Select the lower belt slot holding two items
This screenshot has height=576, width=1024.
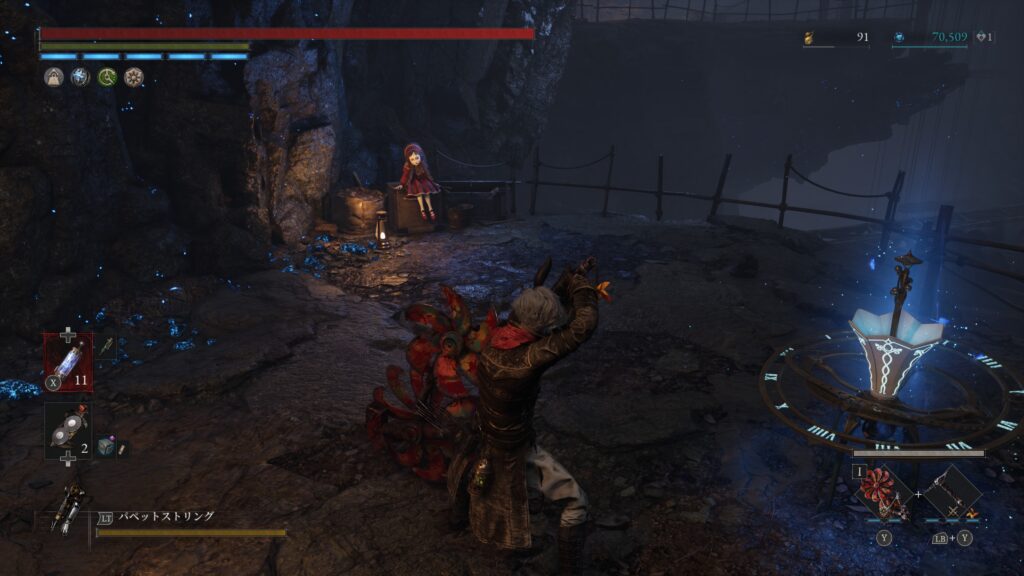68,431
